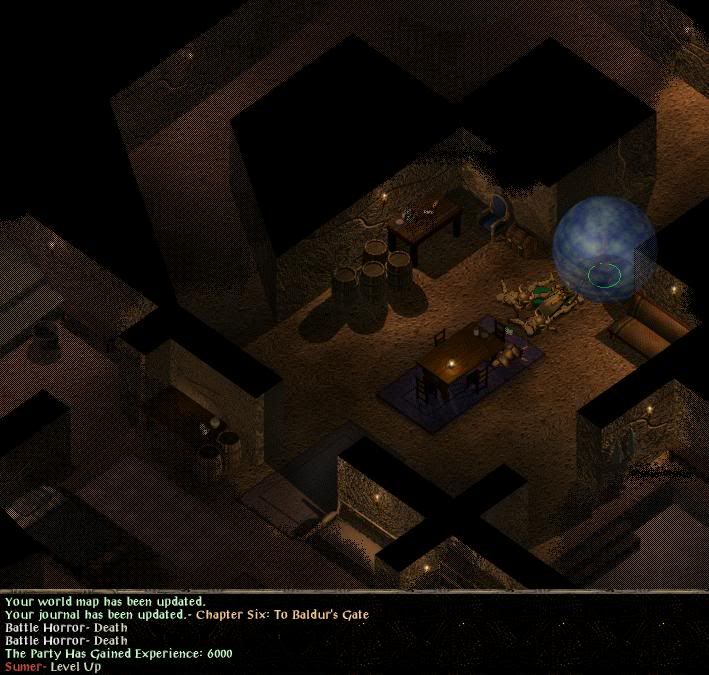The height and width of the screenshot is (675, 709).
Task: Select the party member marked by green circle
Action: tap(604, 272)
